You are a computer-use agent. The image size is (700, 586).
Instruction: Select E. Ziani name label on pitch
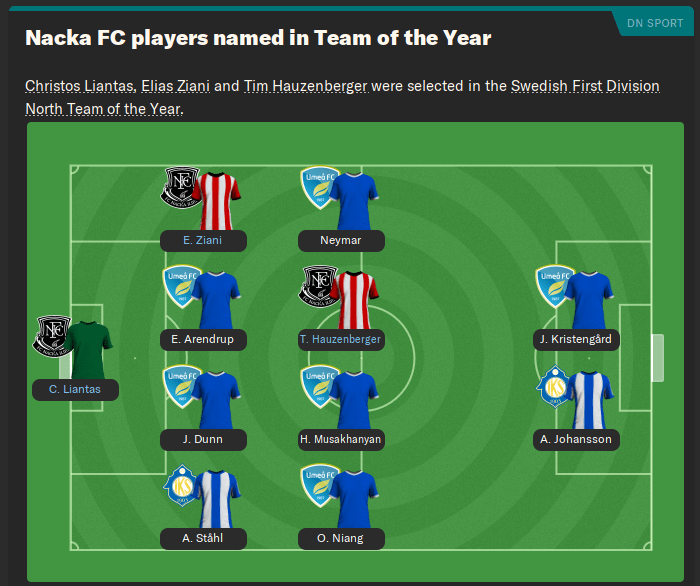pyautogui.click(x=202, y=240)
